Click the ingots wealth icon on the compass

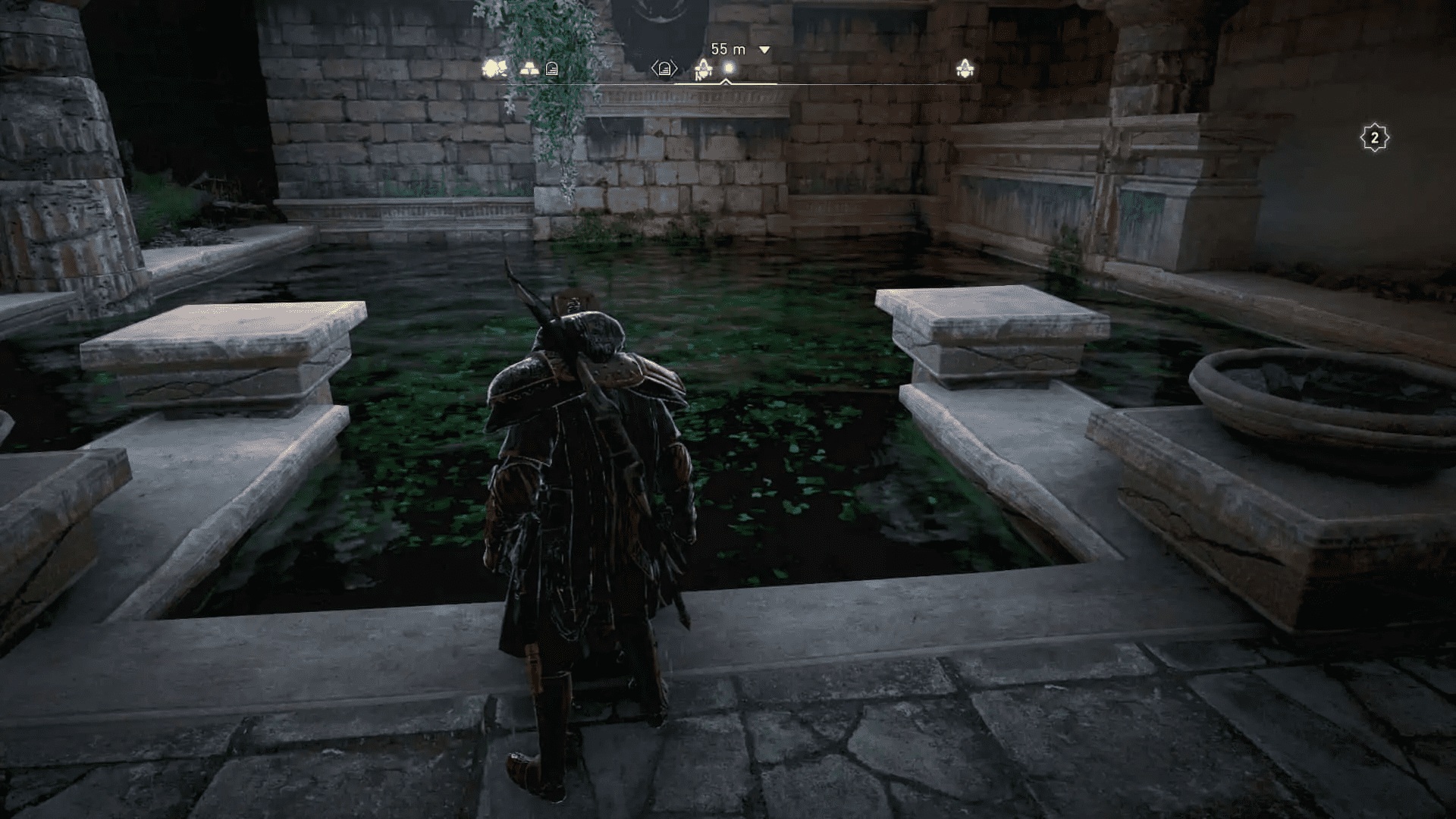[x=529, y=67]
